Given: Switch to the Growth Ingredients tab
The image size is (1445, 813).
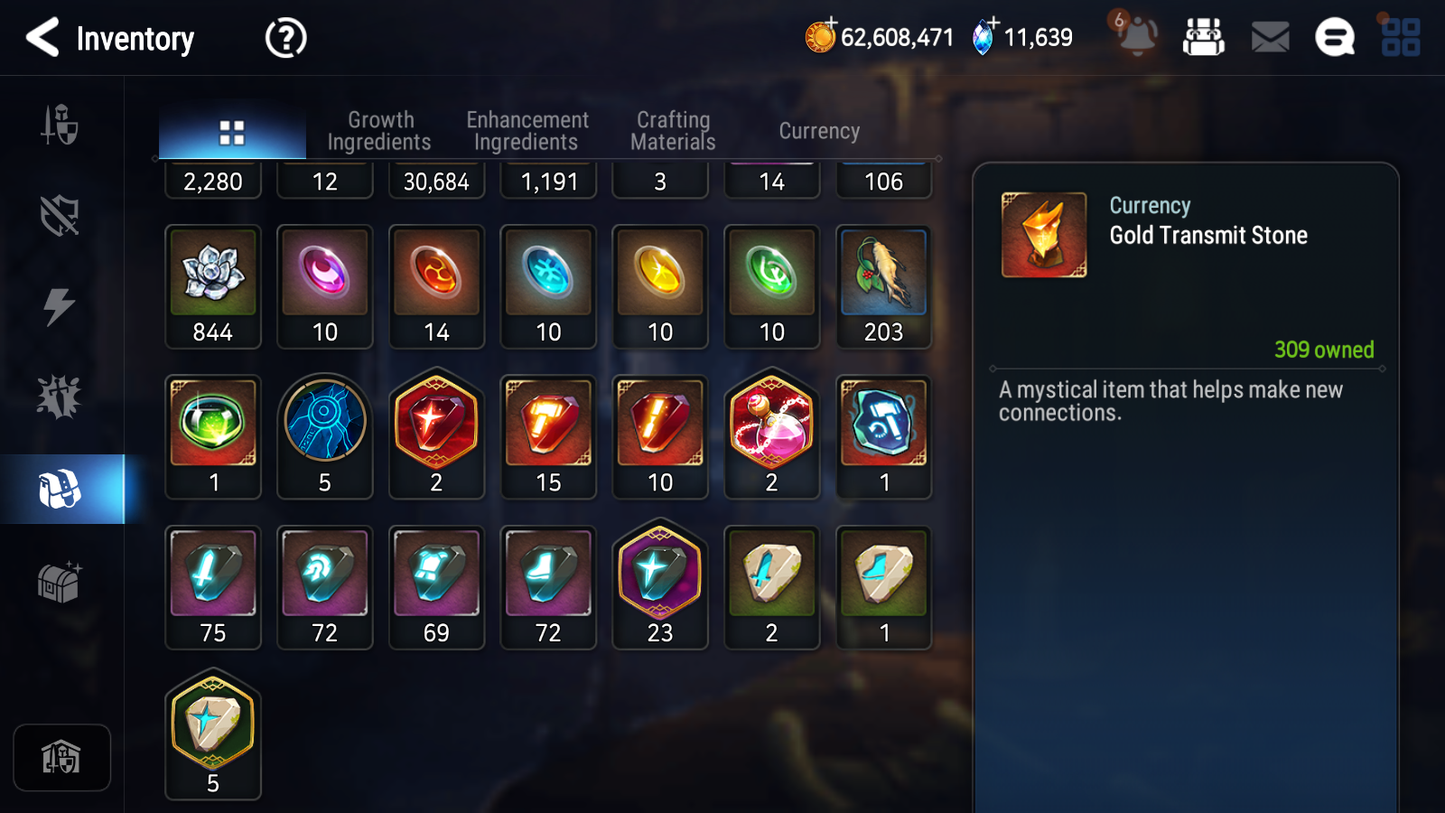Looking at the screenshot, I should 380,130.
